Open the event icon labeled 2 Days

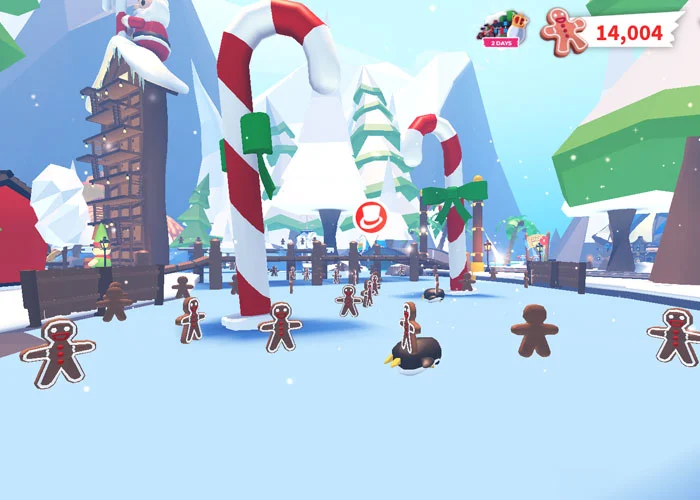500,30
